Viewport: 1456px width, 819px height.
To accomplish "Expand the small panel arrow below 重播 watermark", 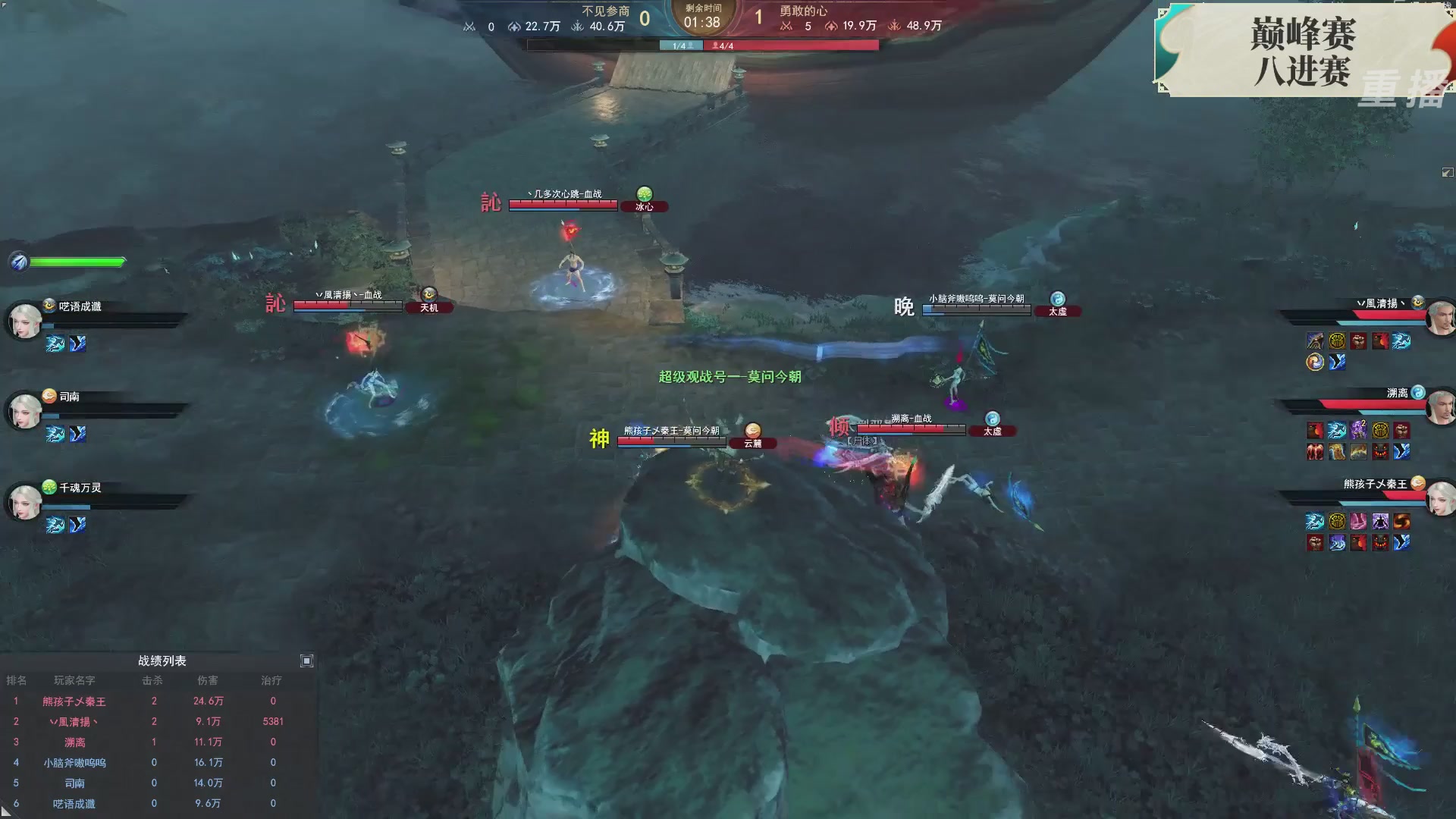I will (x=1448, y=173).
